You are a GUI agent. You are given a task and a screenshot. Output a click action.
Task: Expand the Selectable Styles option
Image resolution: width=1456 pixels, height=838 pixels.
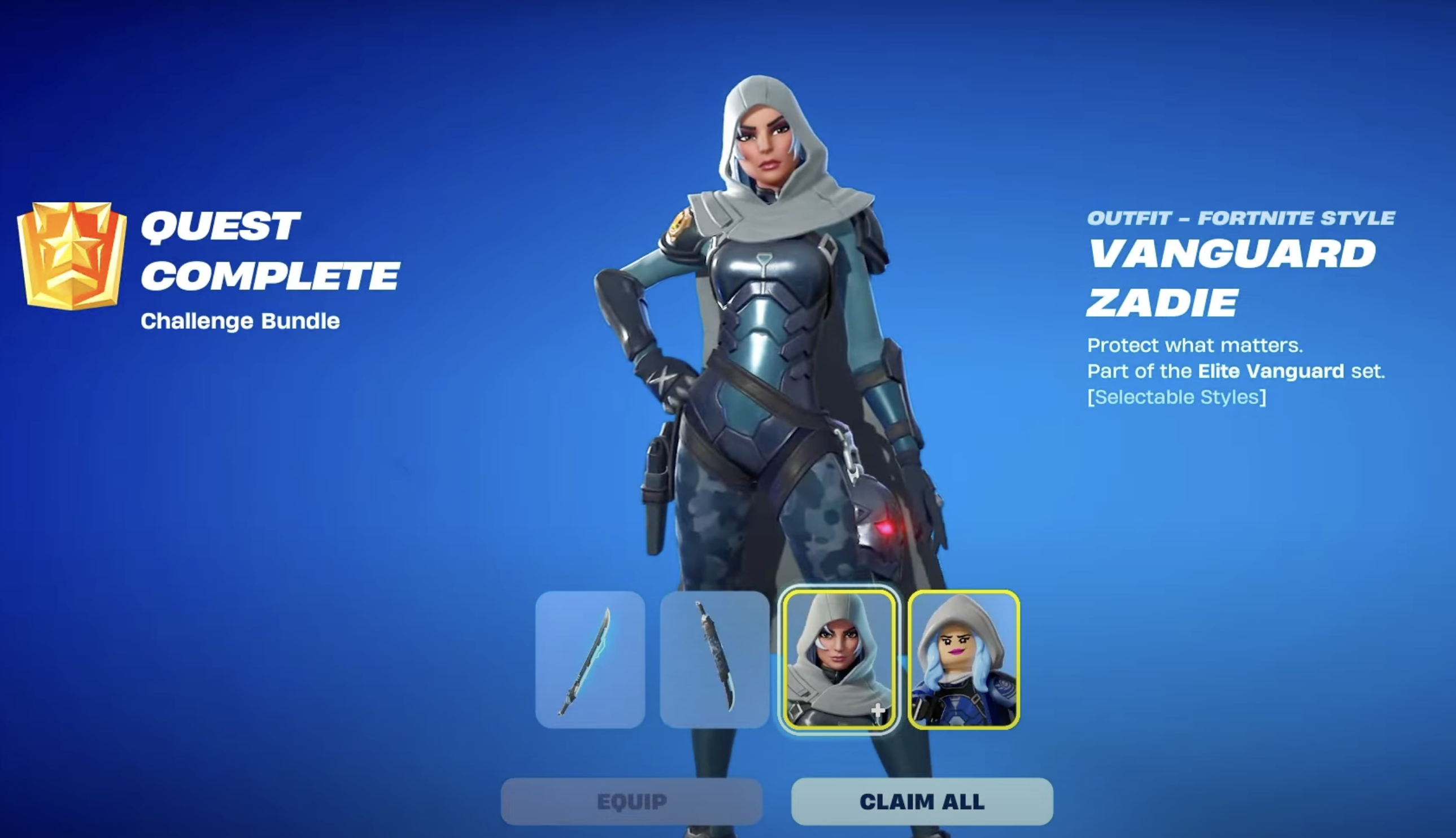[1178, 397]
